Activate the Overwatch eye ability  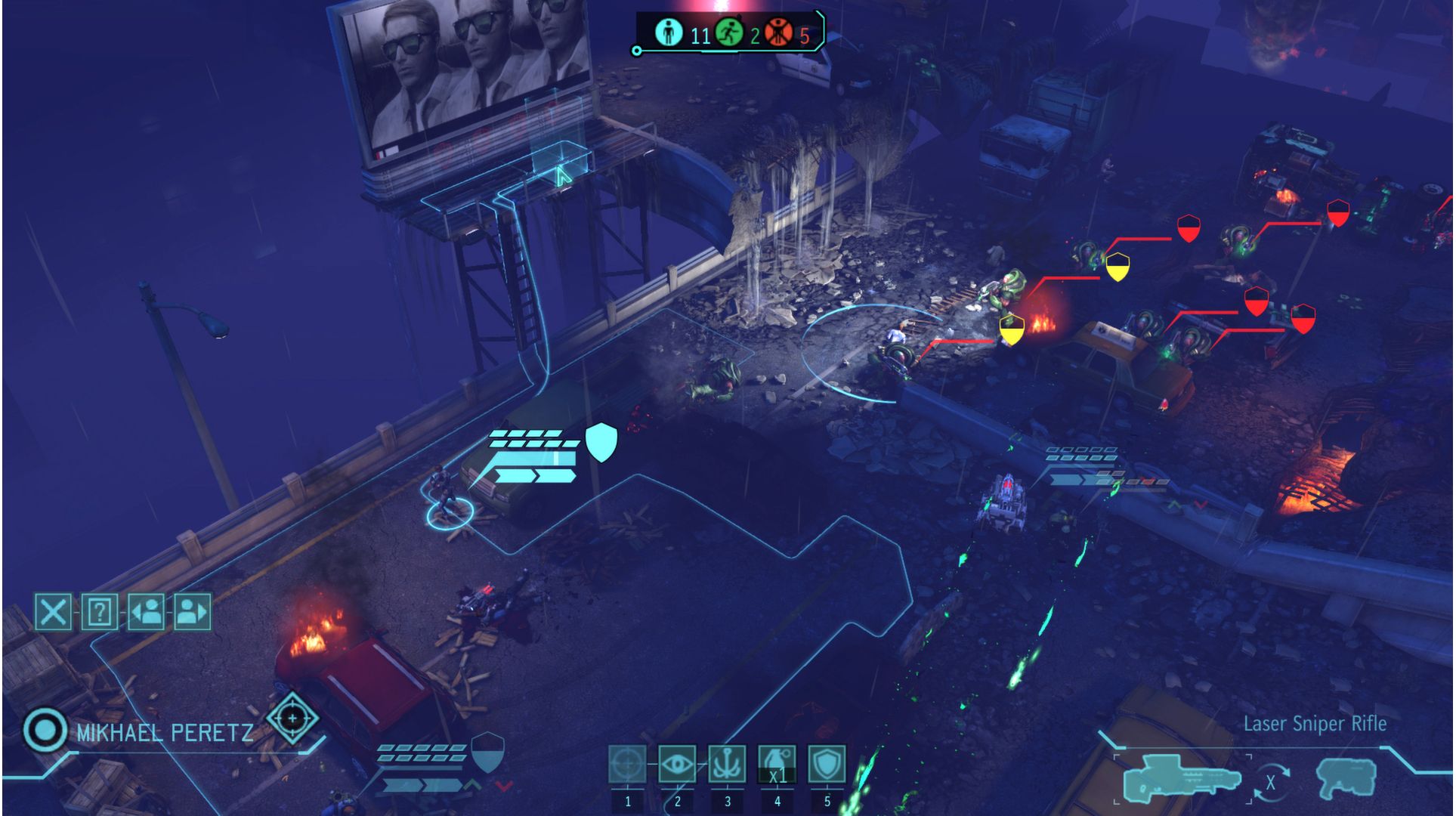tap(677, 766)
